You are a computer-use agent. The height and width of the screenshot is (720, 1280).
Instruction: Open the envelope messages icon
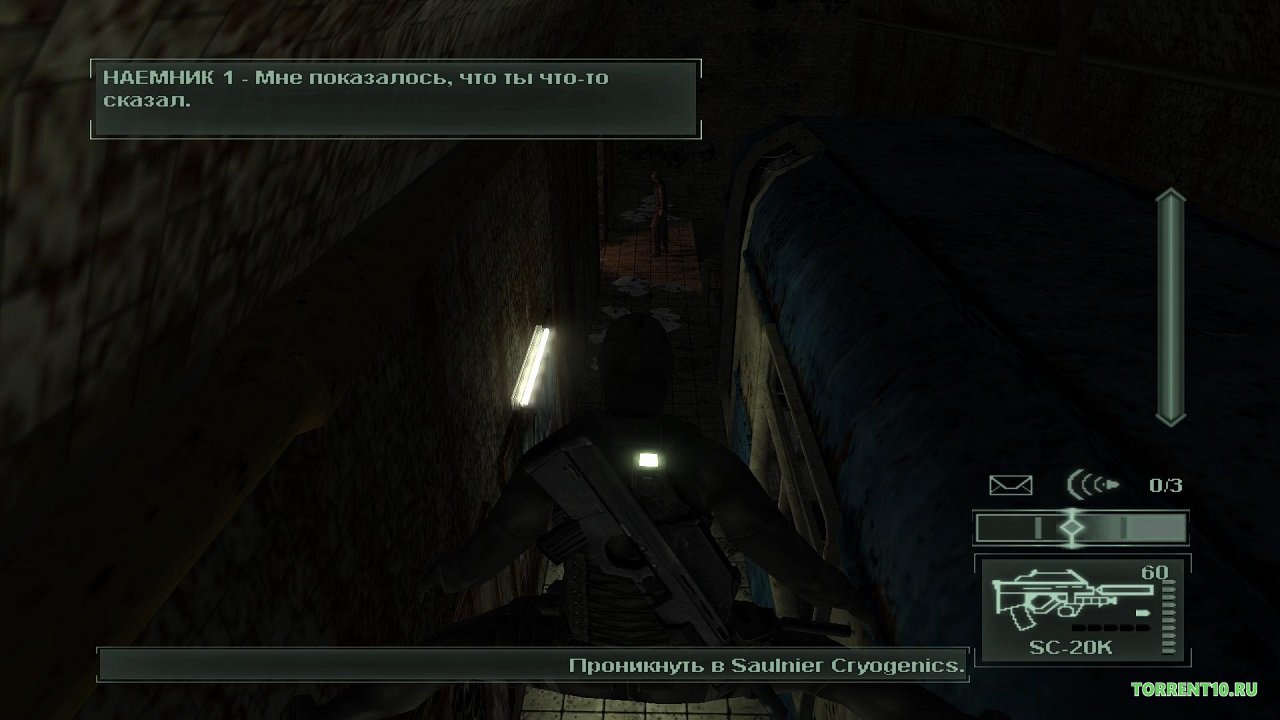[1010, 486]
